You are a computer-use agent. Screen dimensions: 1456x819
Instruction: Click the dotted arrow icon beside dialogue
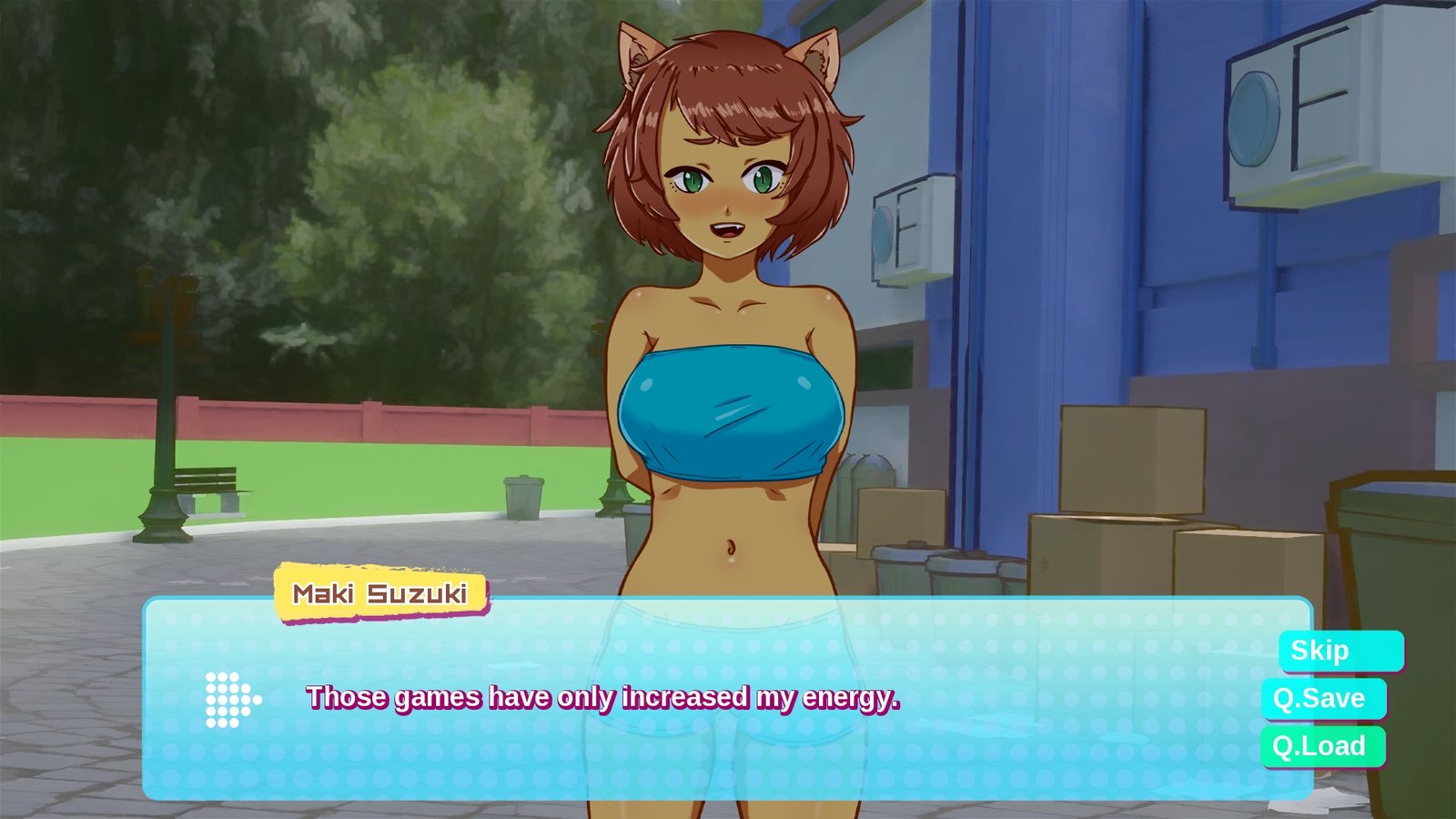[232, 700]
